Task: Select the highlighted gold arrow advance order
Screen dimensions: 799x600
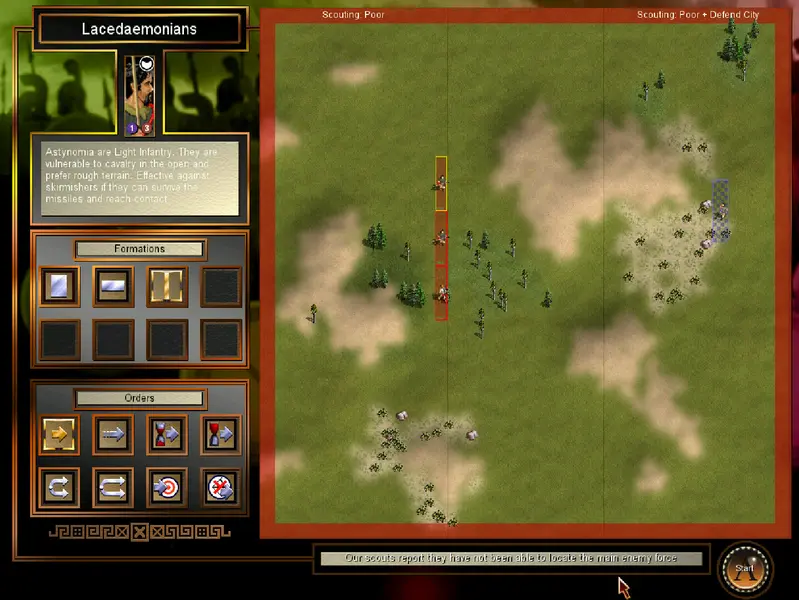Action: point(59,435)
